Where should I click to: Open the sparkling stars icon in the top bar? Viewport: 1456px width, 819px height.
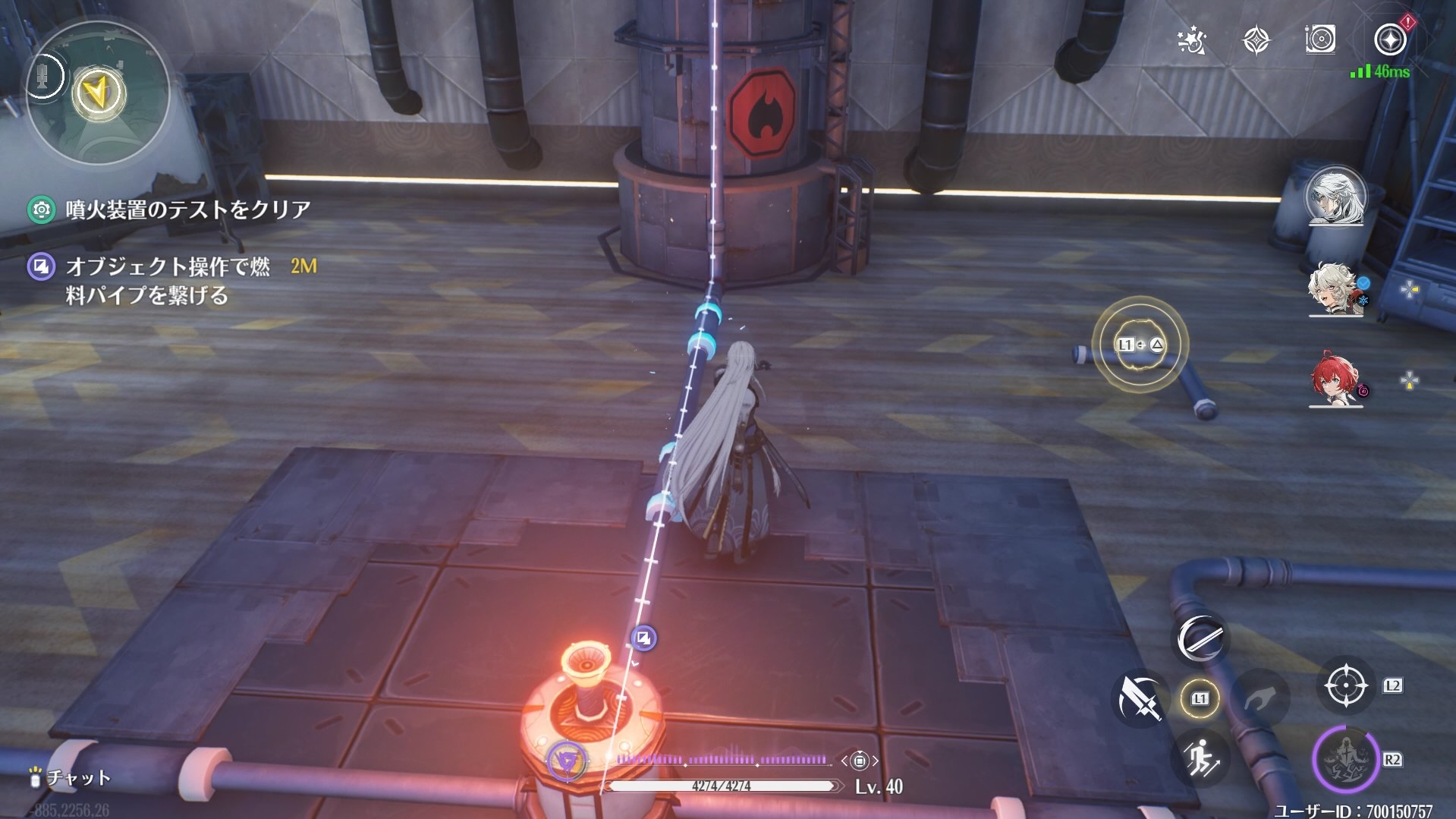[1191, 41]
